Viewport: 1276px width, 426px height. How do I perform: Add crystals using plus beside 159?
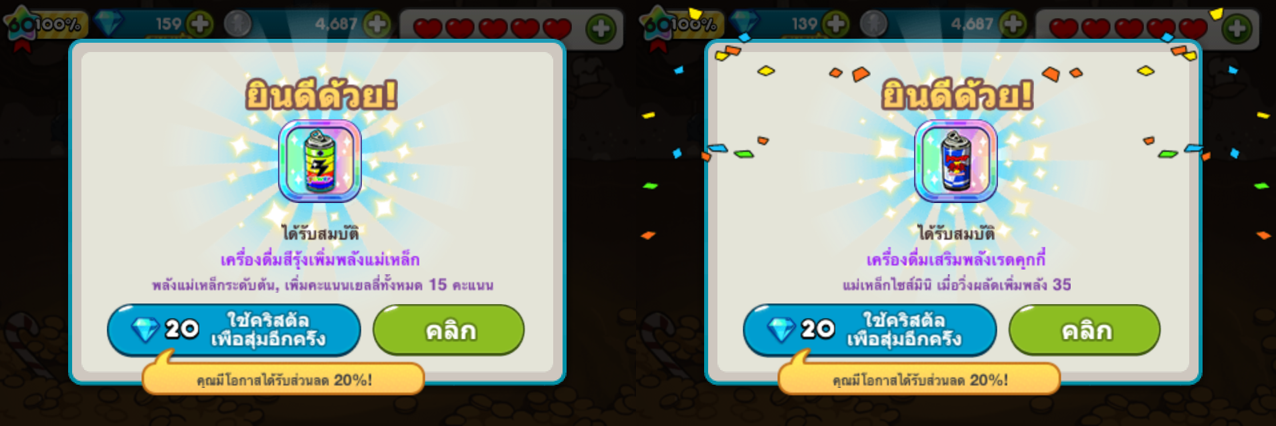click(200, 24)
